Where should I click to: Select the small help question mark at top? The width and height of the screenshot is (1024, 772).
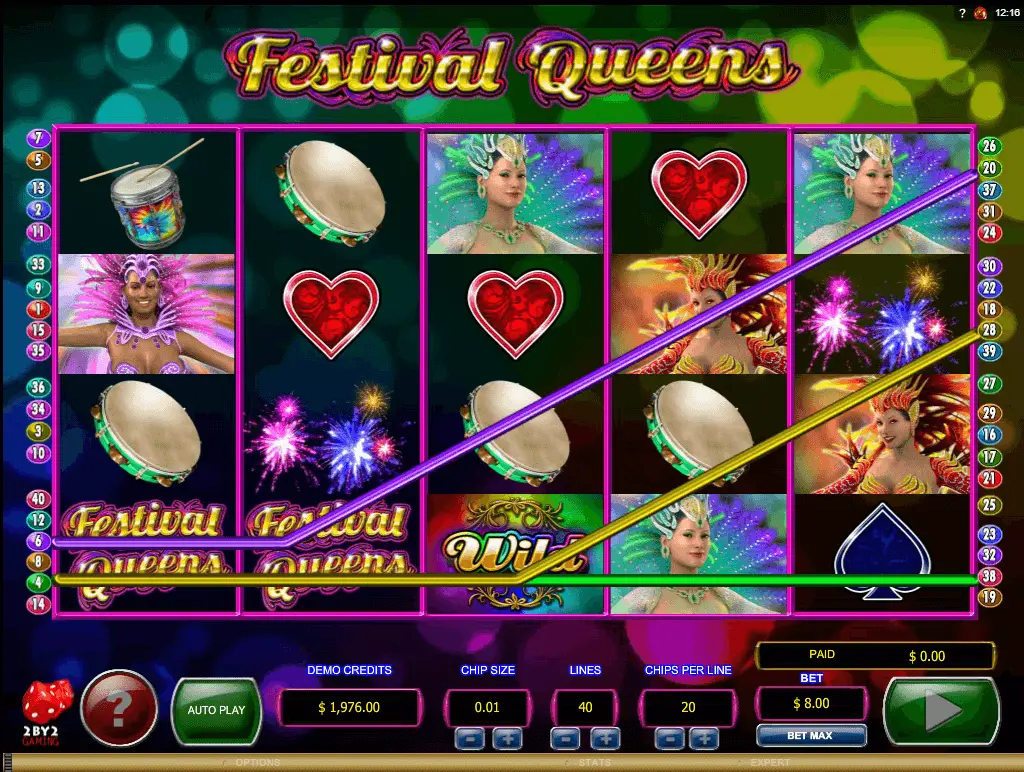click(x=962, y=13)
